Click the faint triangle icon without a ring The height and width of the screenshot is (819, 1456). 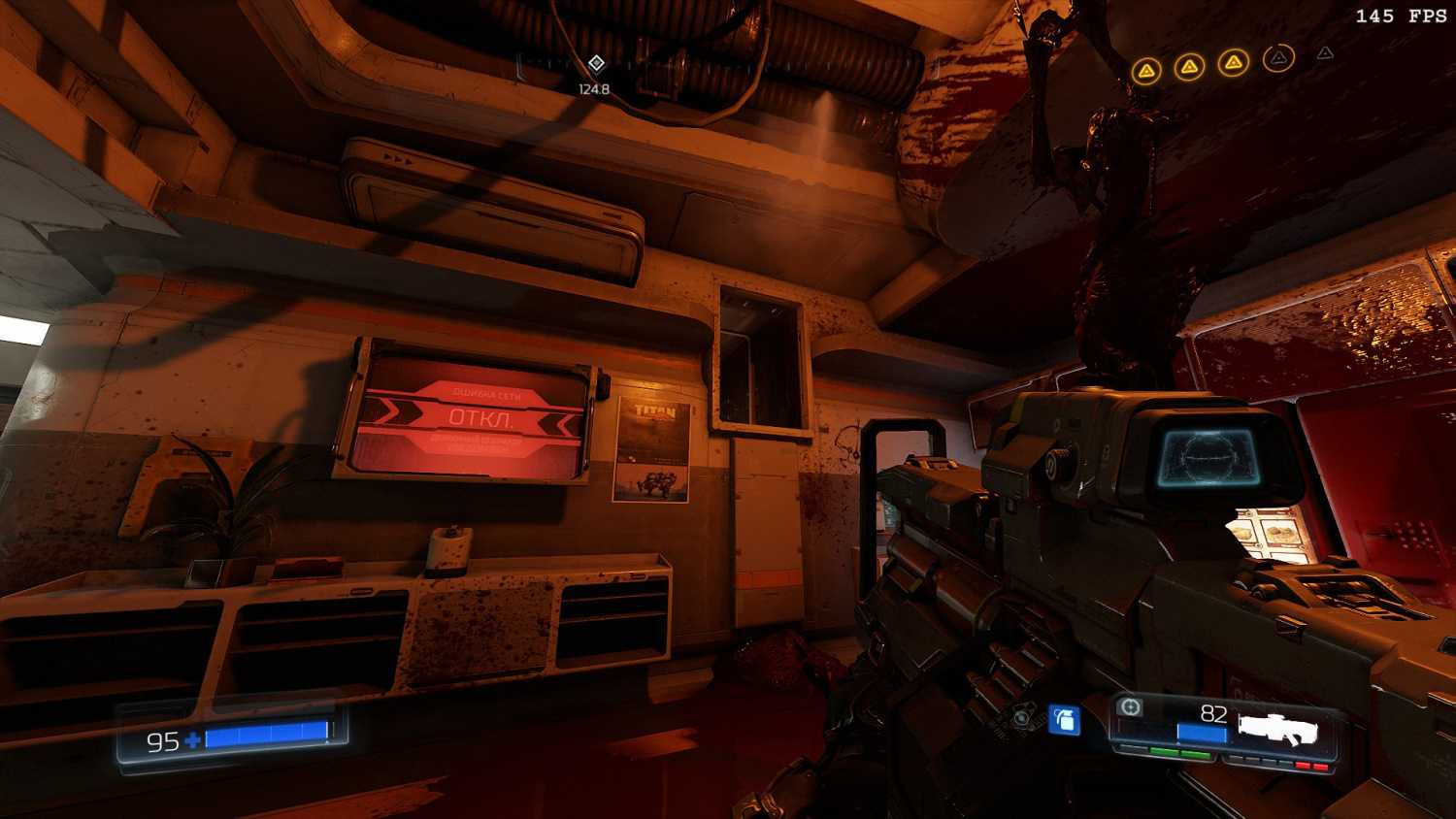click(1325, 53)
